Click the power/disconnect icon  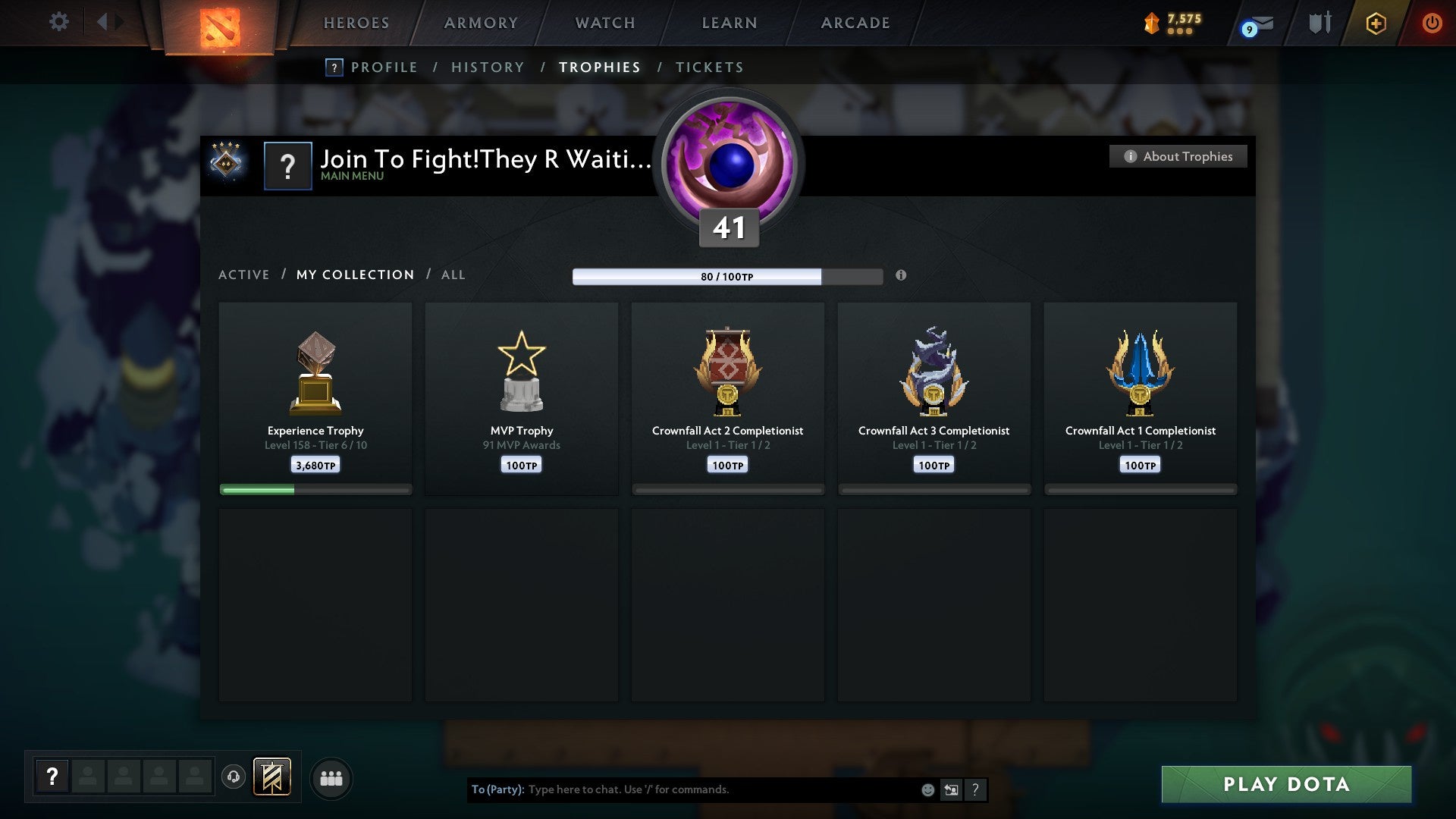tap(1432, 23)
